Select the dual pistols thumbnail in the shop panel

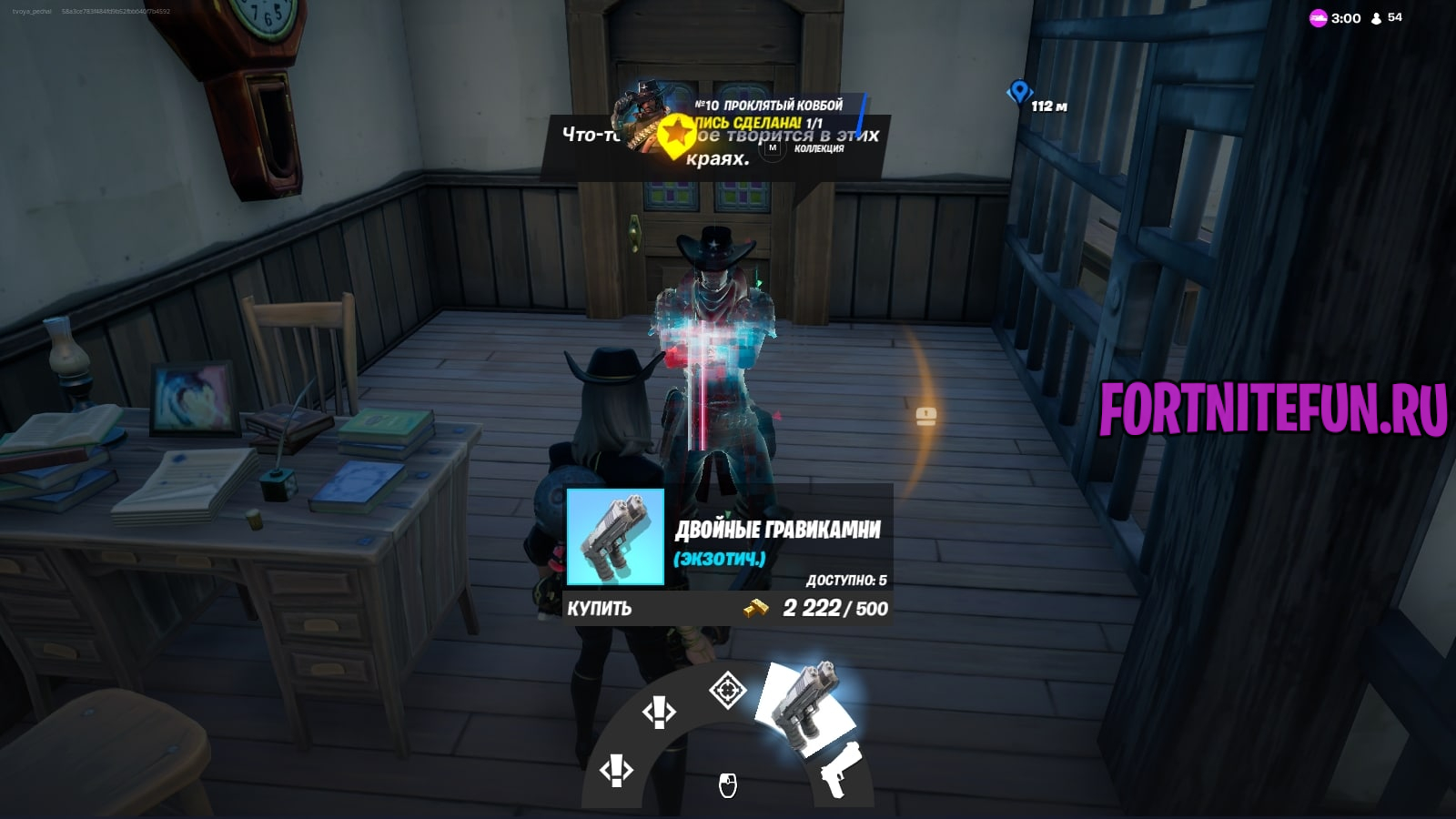coord(615,537)
